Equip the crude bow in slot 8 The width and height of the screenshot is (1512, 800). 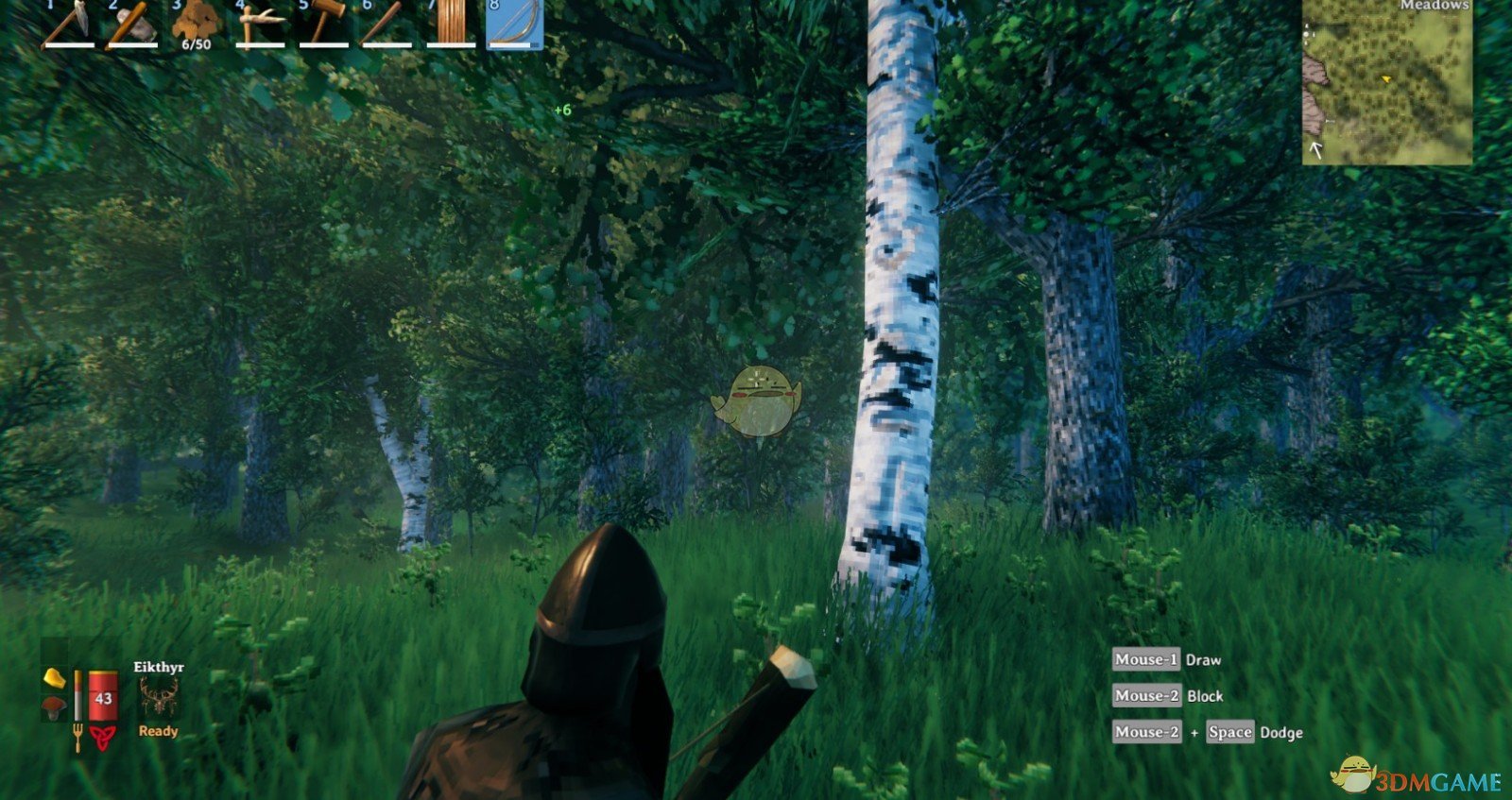click(513, 24)
